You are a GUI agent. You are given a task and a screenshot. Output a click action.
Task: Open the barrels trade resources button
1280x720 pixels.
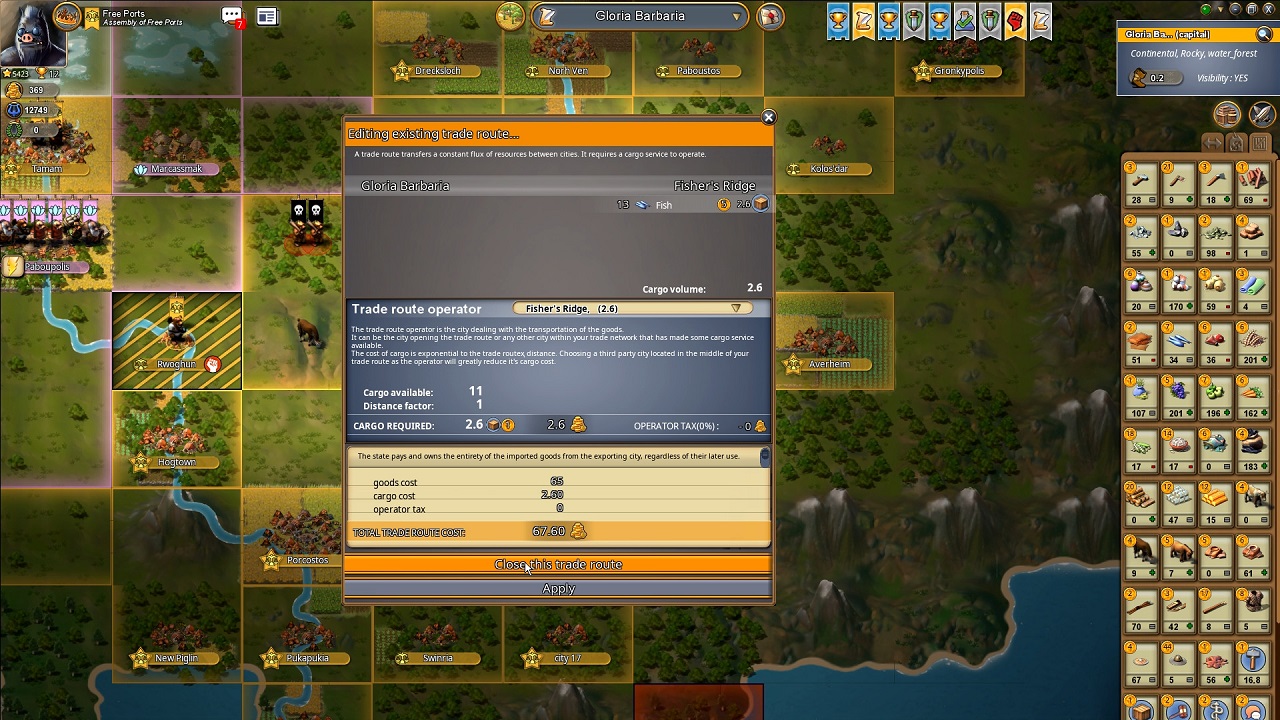(x=1227, y=114)
